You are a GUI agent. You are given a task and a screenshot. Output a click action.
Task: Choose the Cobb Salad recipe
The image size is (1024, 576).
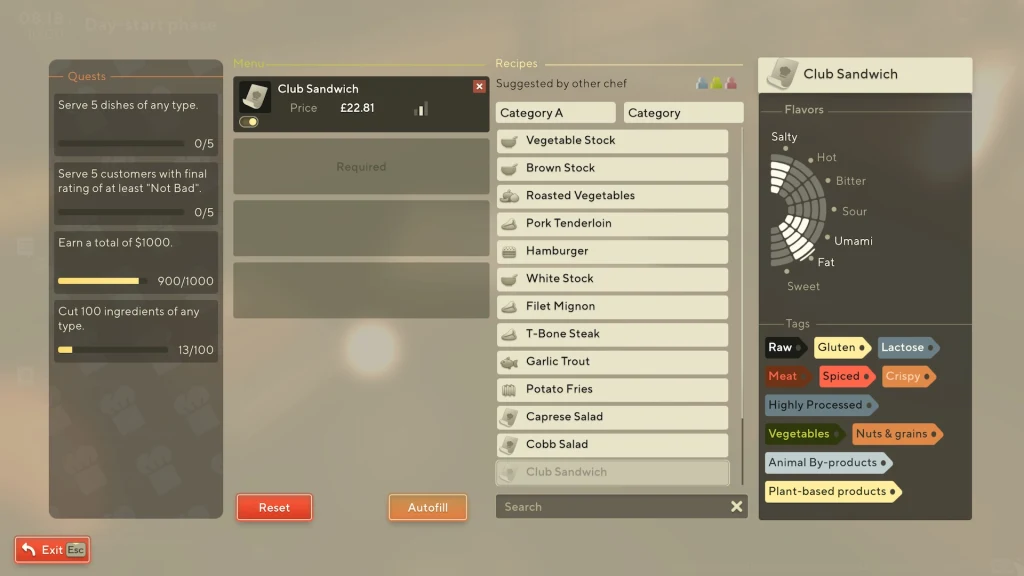tap(612, 445)
